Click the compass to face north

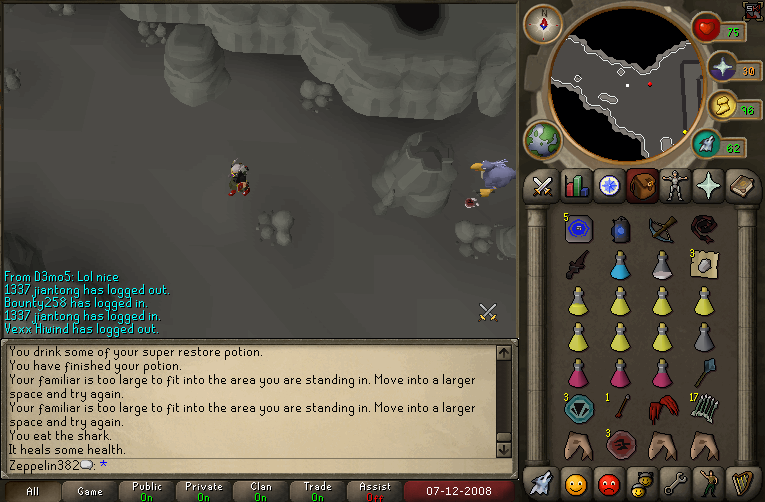click(543, 24)
